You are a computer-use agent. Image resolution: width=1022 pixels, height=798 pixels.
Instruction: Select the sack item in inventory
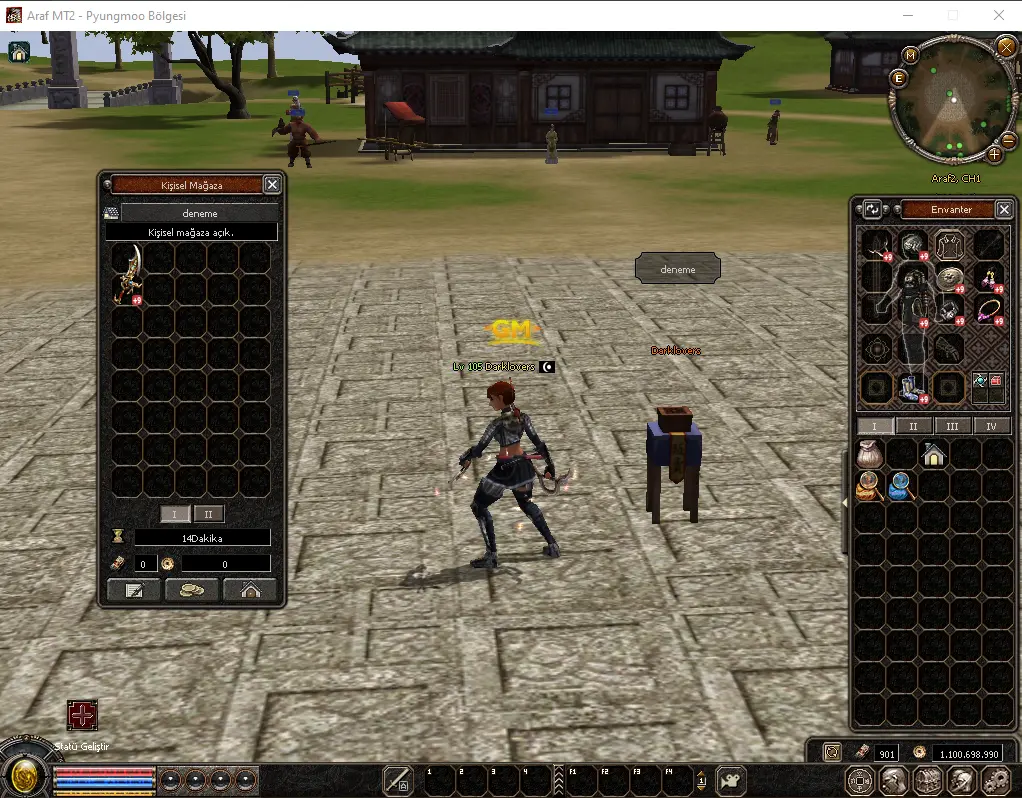point(868,454)
